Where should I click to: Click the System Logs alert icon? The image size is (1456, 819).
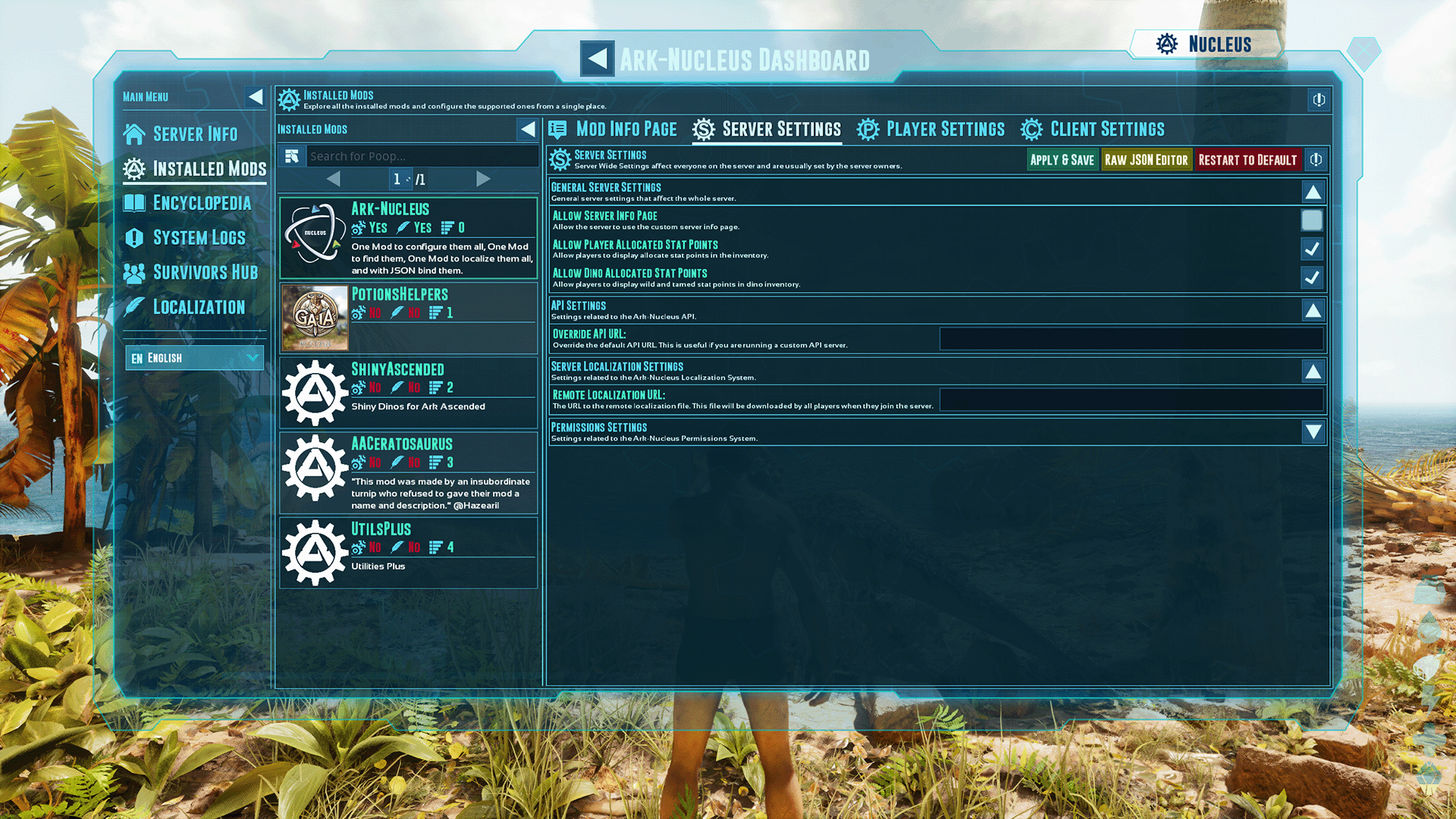point(133,237)
